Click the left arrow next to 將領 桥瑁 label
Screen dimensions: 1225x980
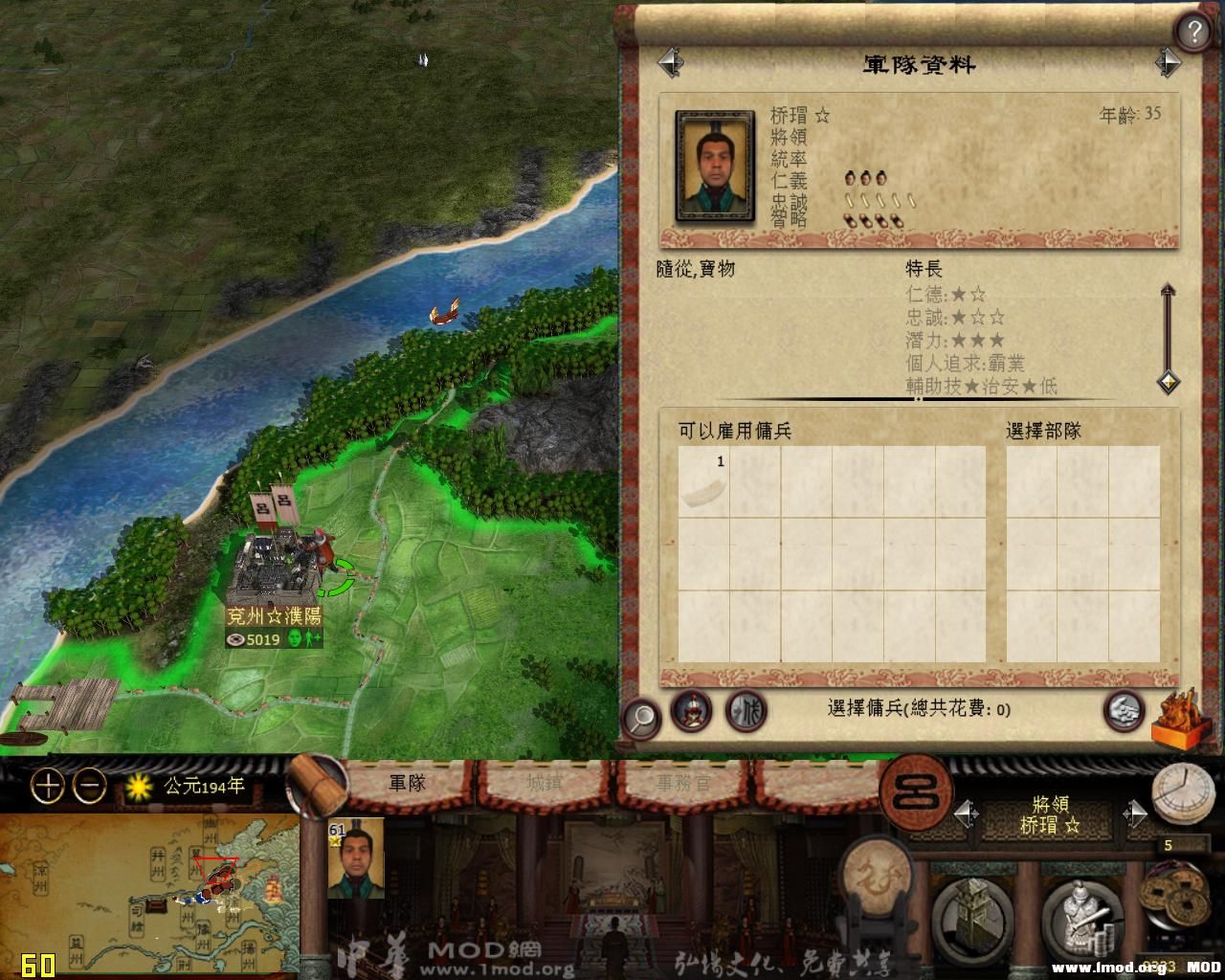[x=967, y=813]
